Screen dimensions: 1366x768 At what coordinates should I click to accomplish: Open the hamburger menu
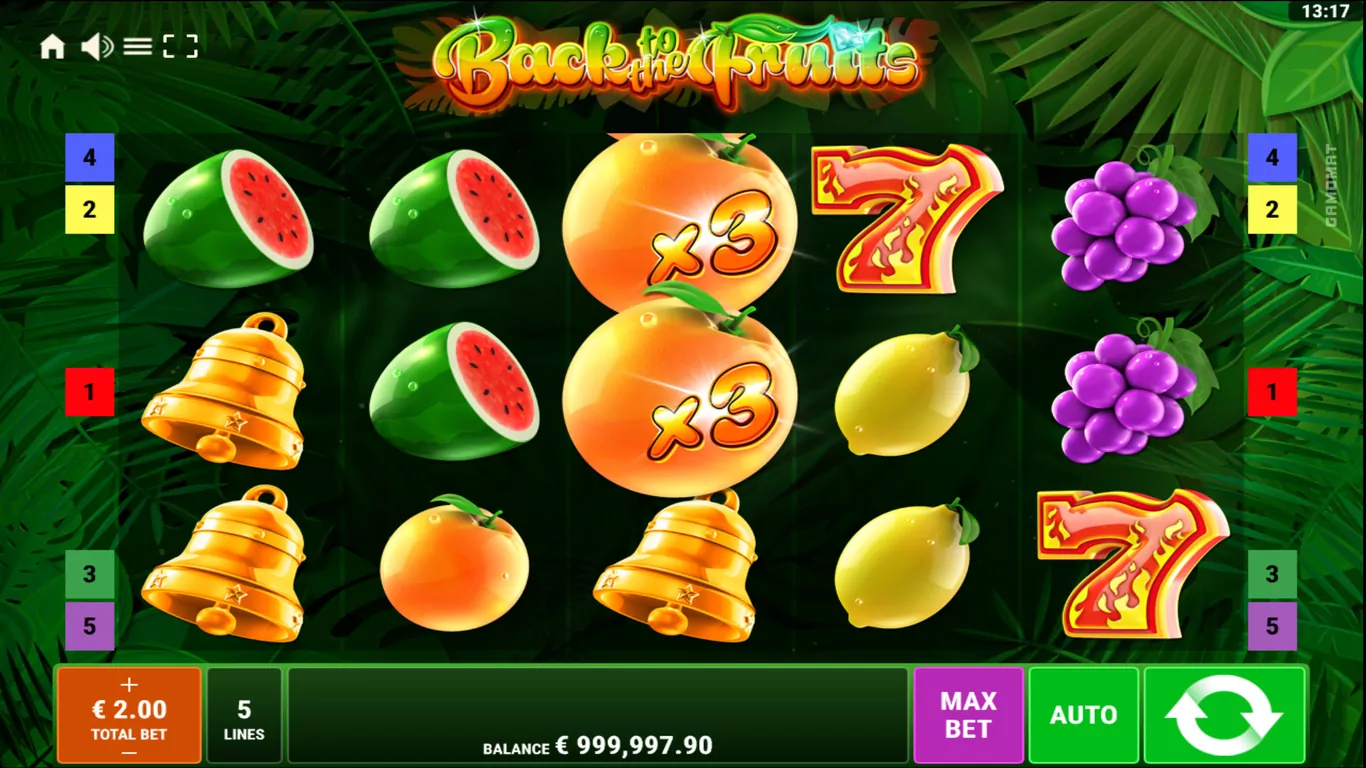coord(138,47)
